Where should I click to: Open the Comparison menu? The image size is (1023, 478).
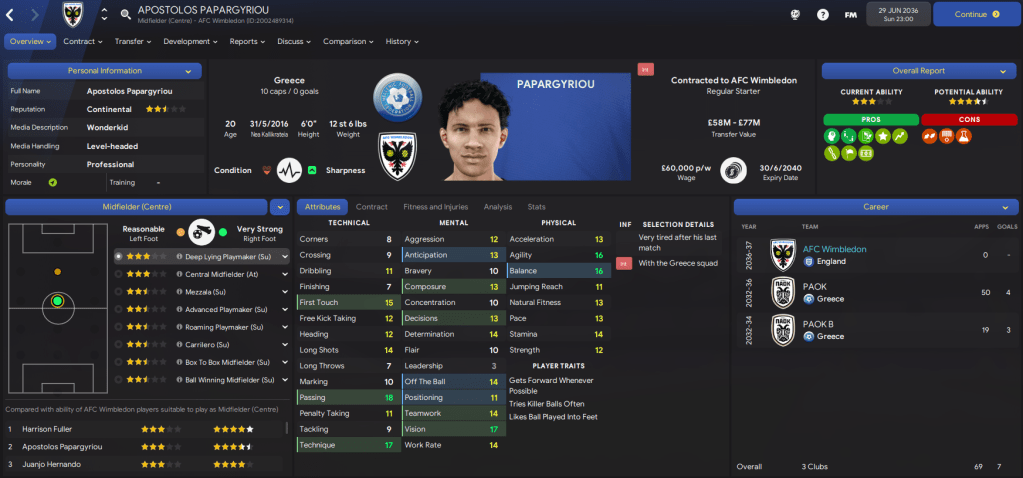coord(348,41)
